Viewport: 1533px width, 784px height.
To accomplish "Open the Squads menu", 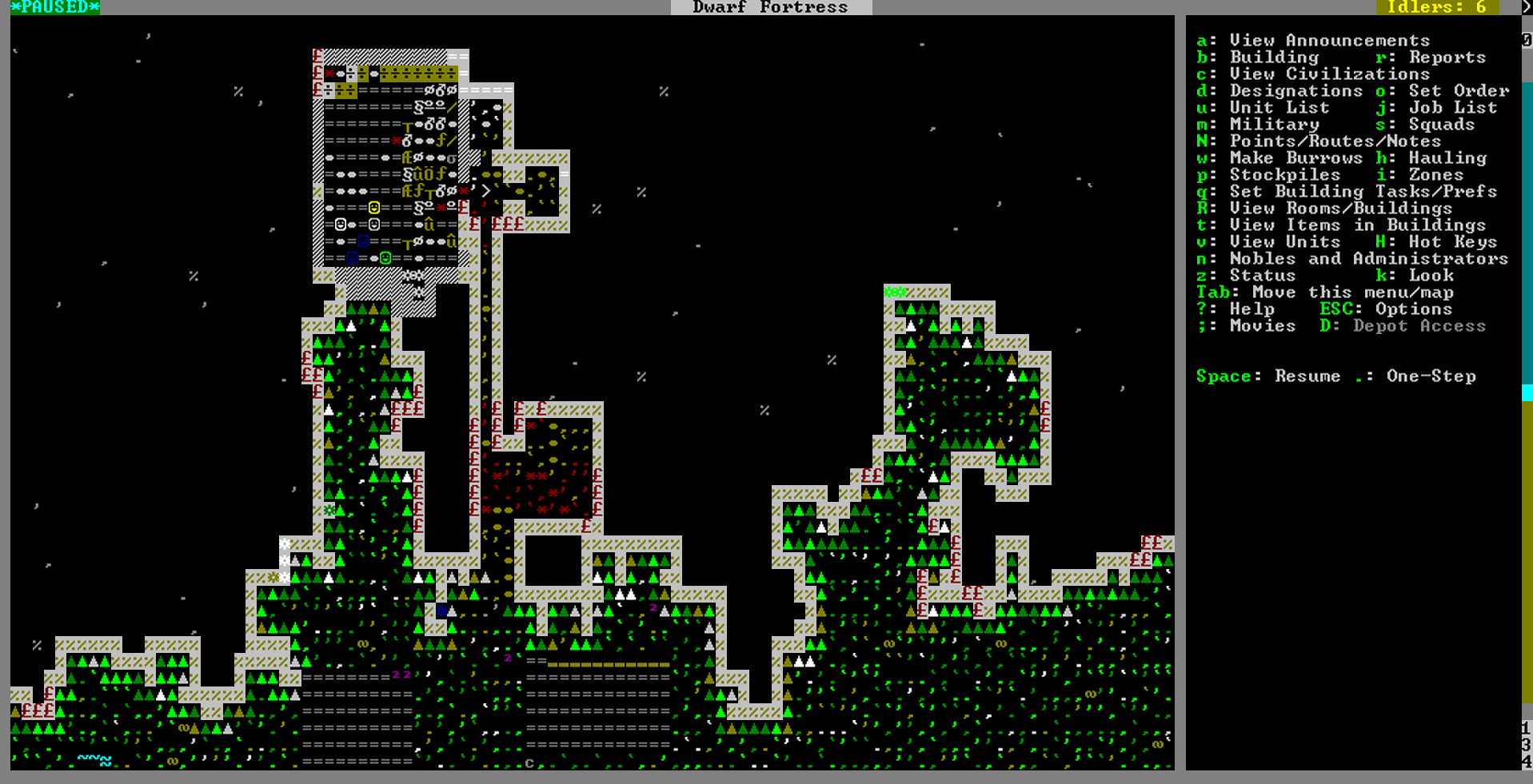I will click(x=1441, y=124).
